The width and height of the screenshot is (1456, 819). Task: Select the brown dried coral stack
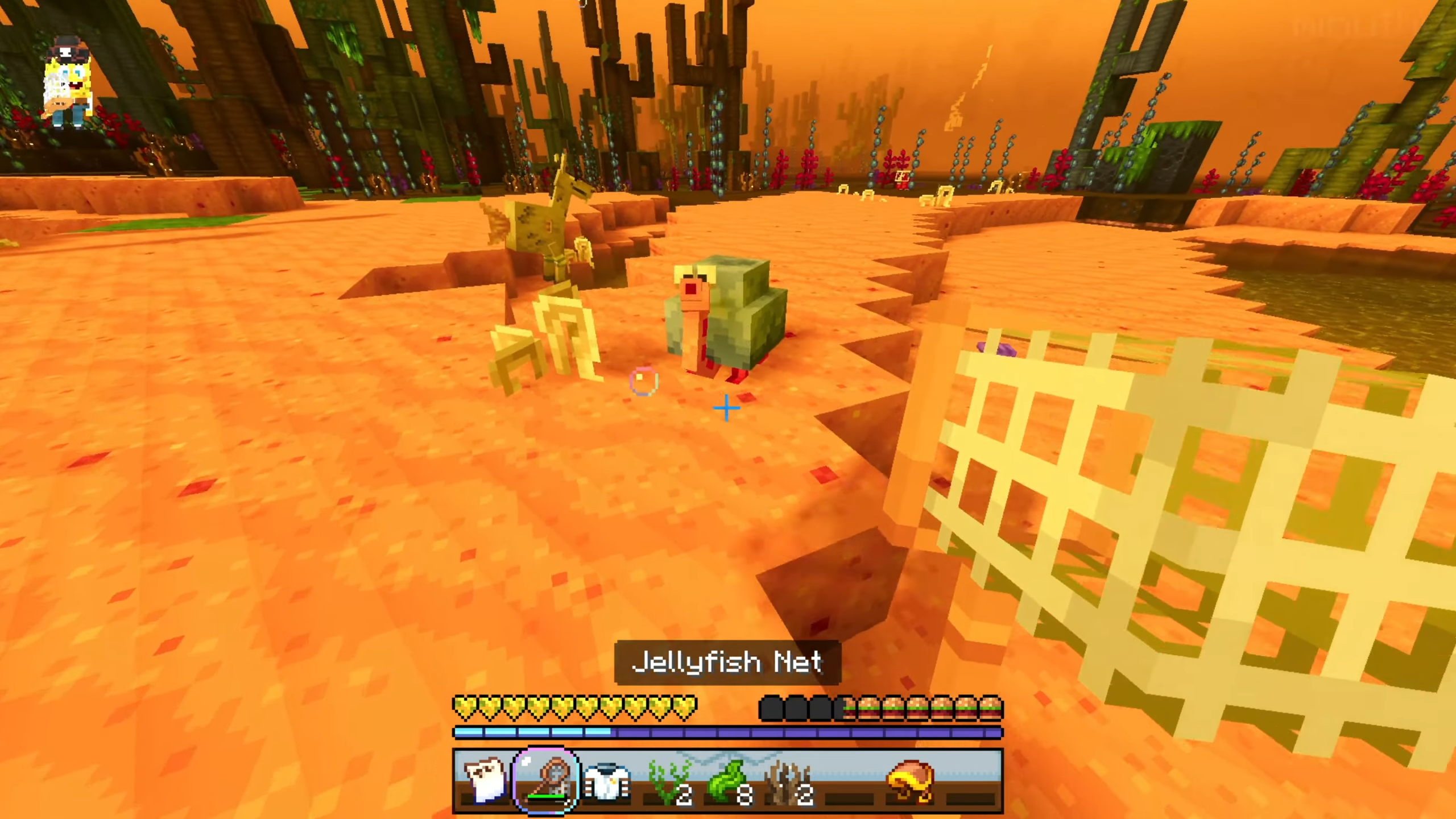tap(789, 780)
